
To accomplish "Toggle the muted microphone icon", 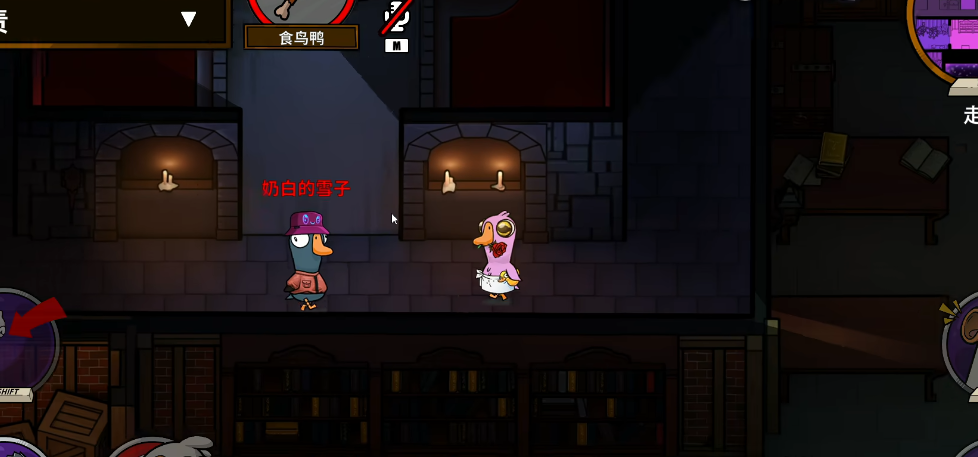I will point(396,22).
